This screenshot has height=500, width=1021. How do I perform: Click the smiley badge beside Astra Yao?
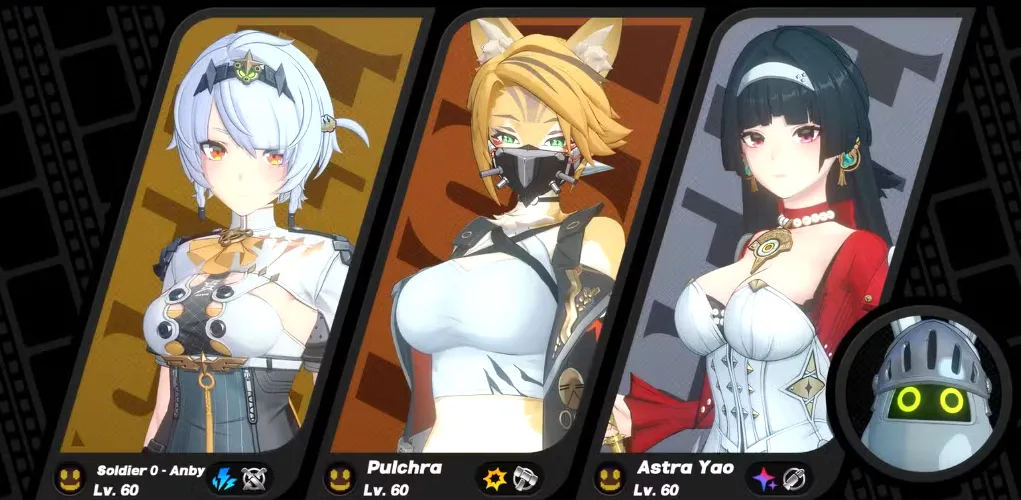608,477
